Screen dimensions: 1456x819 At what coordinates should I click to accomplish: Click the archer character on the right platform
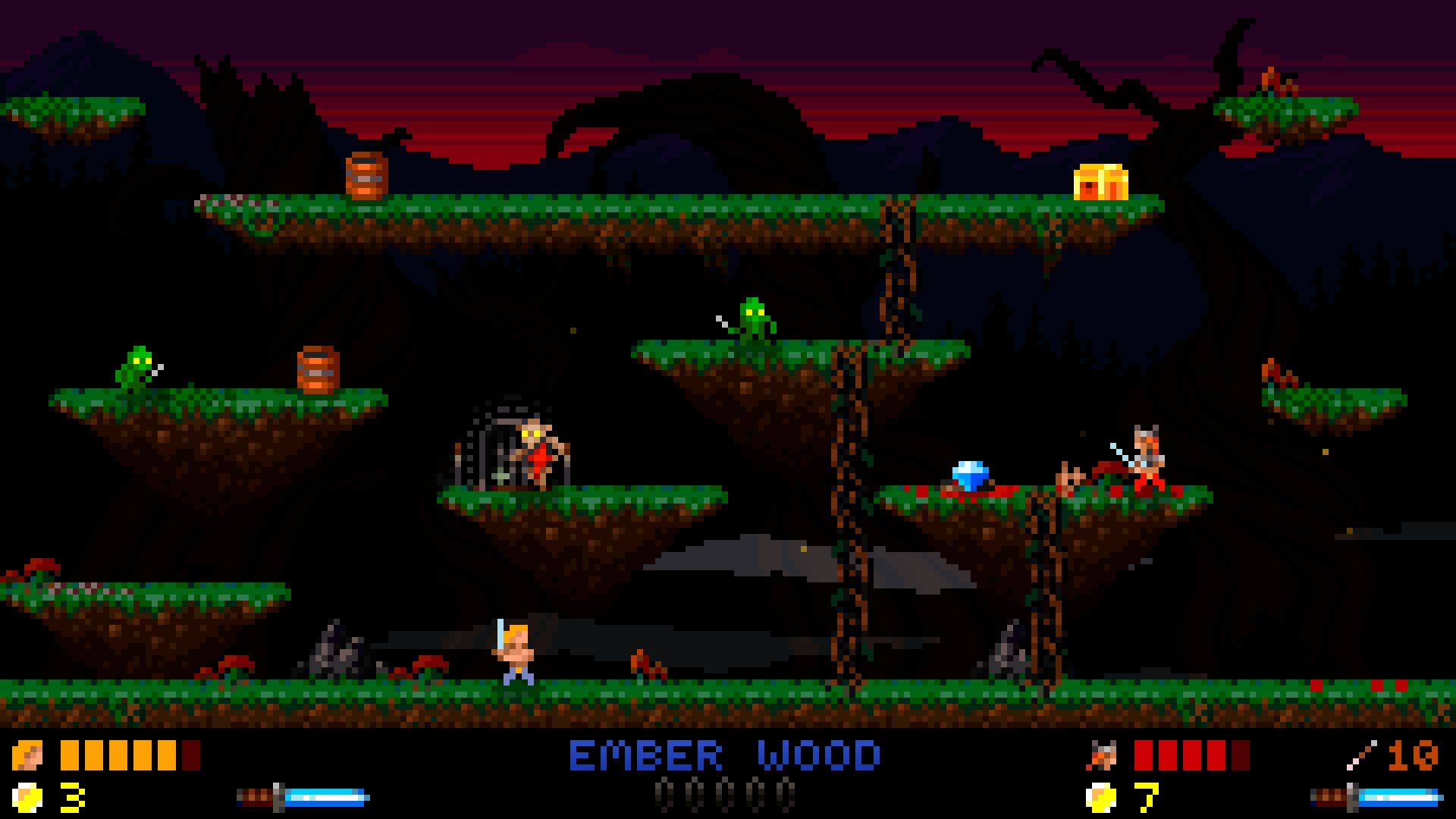point(1147,452)
